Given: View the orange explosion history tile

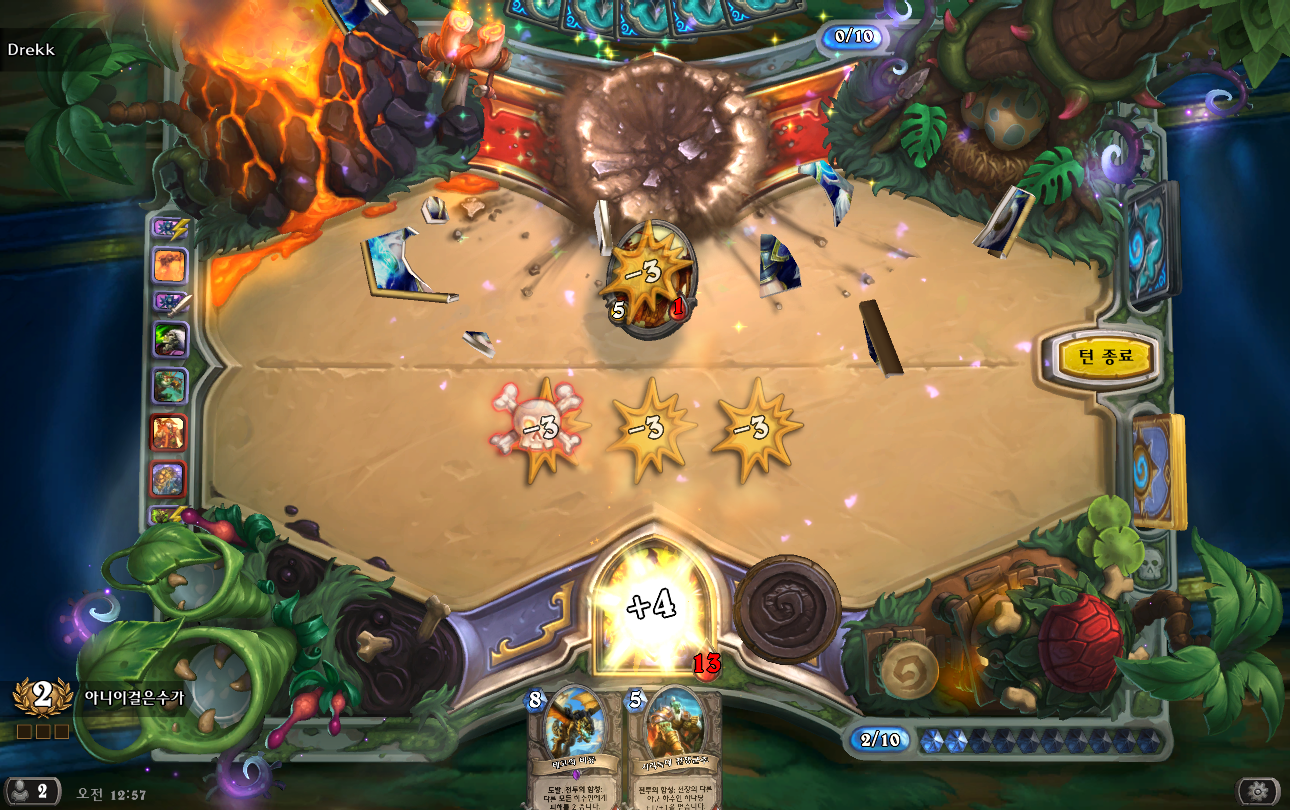Looking at the screenshot, I should pos(170,265).
